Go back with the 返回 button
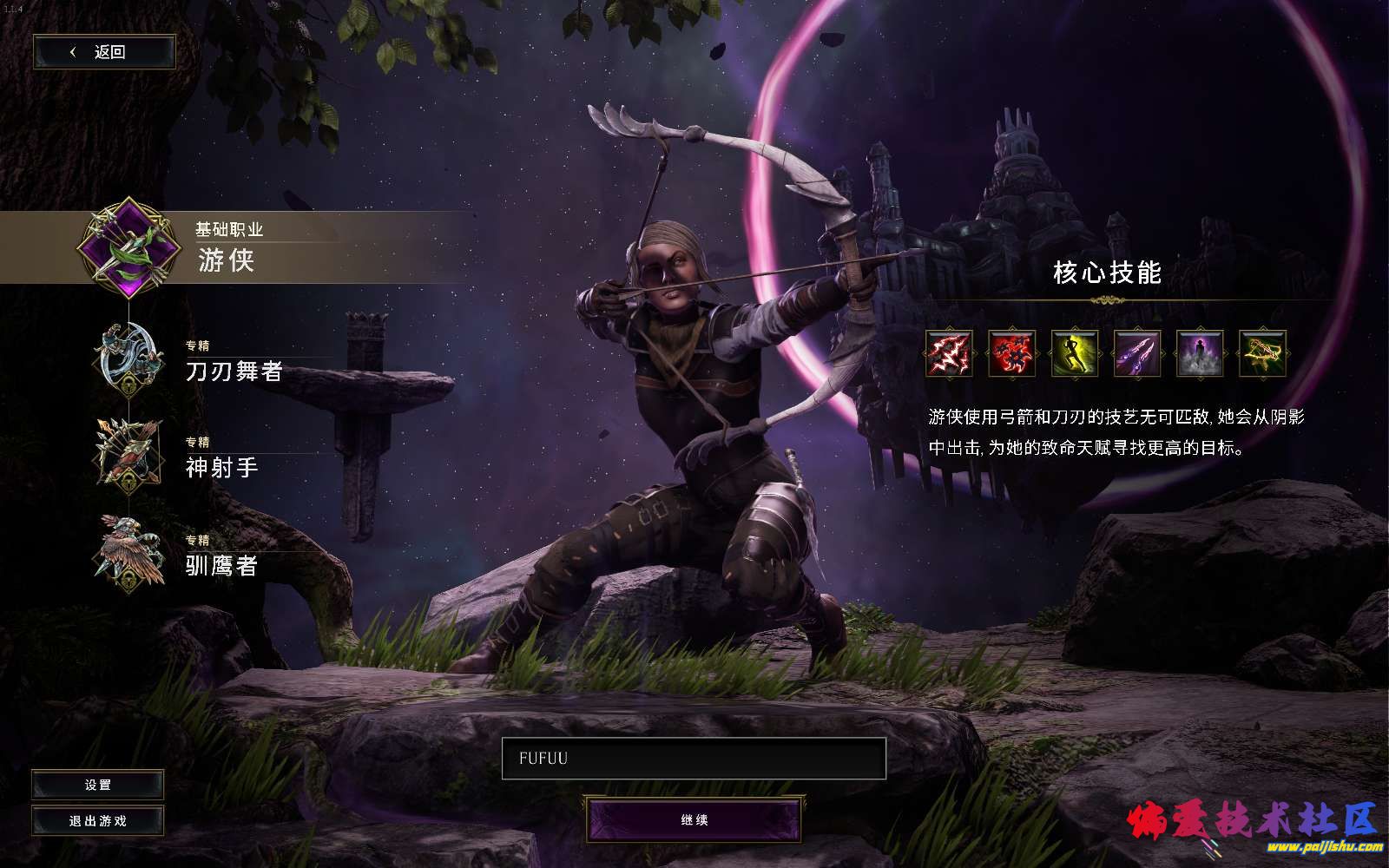Image resolution: width=1389 pixels, height=868 pixels. (x=104, y=52)
